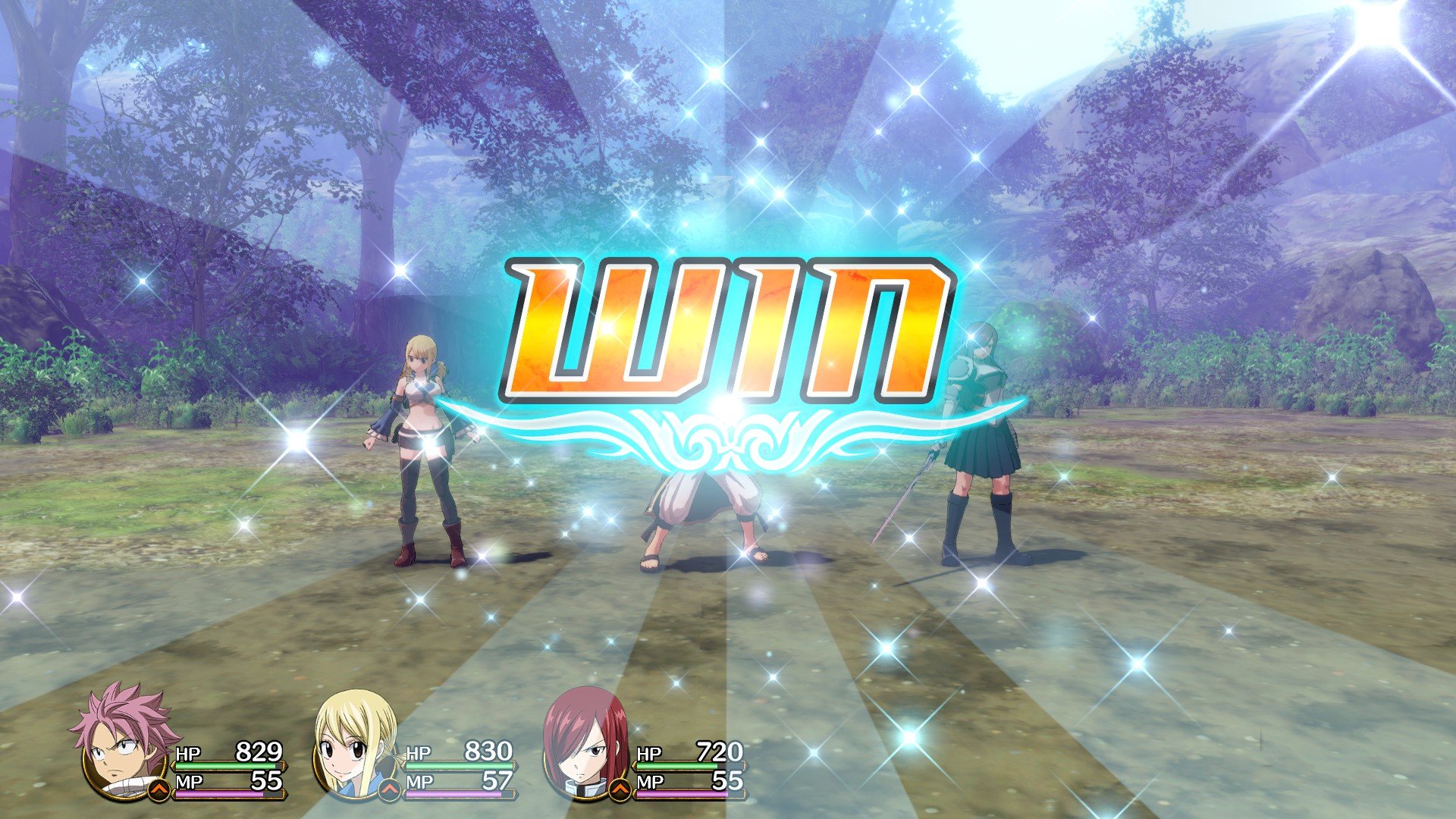The width and height of the screenshot is (1456, 819).
Task: Click the orange arrow badge on Natsu's portrait
Action: (x=160, y=789)
